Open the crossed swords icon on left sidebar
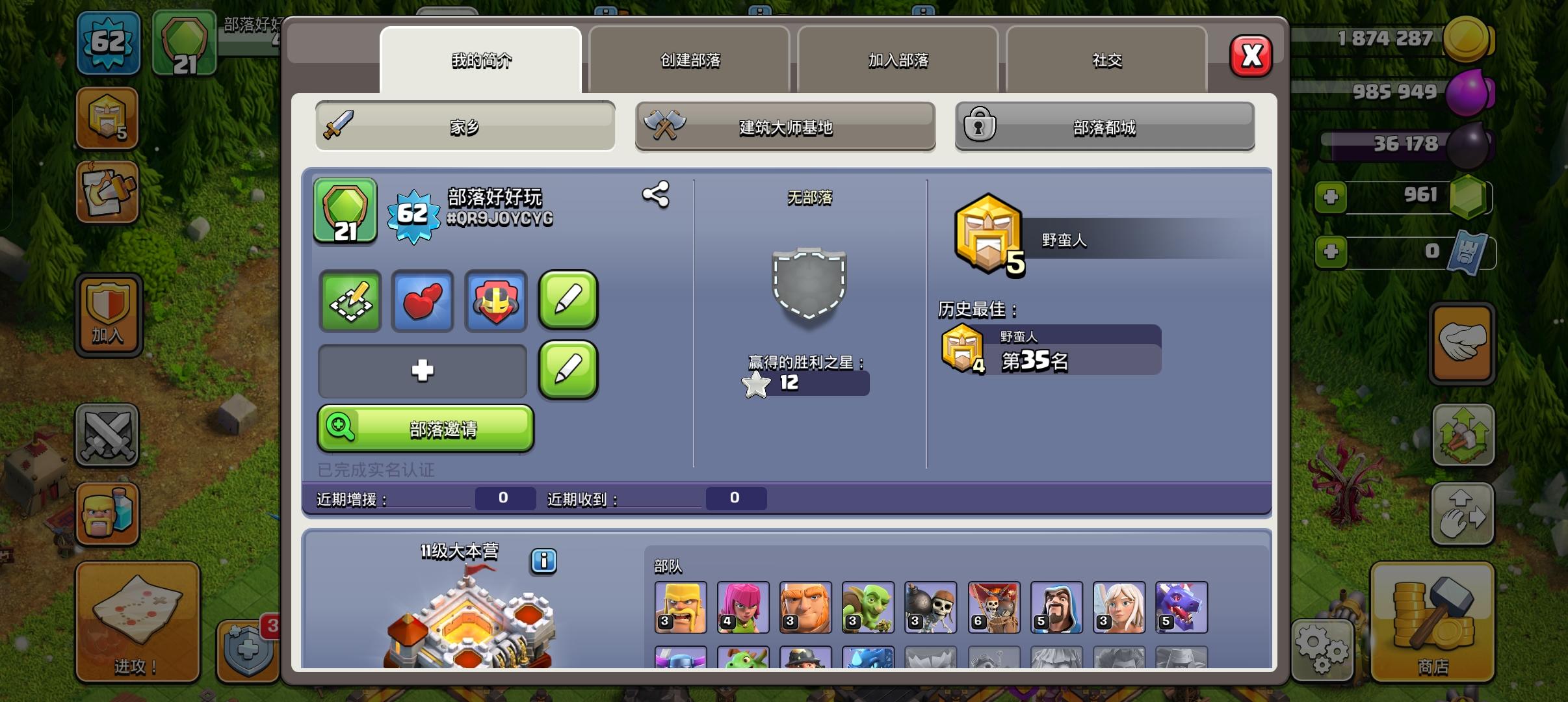1568x702 pixels. 108,435
